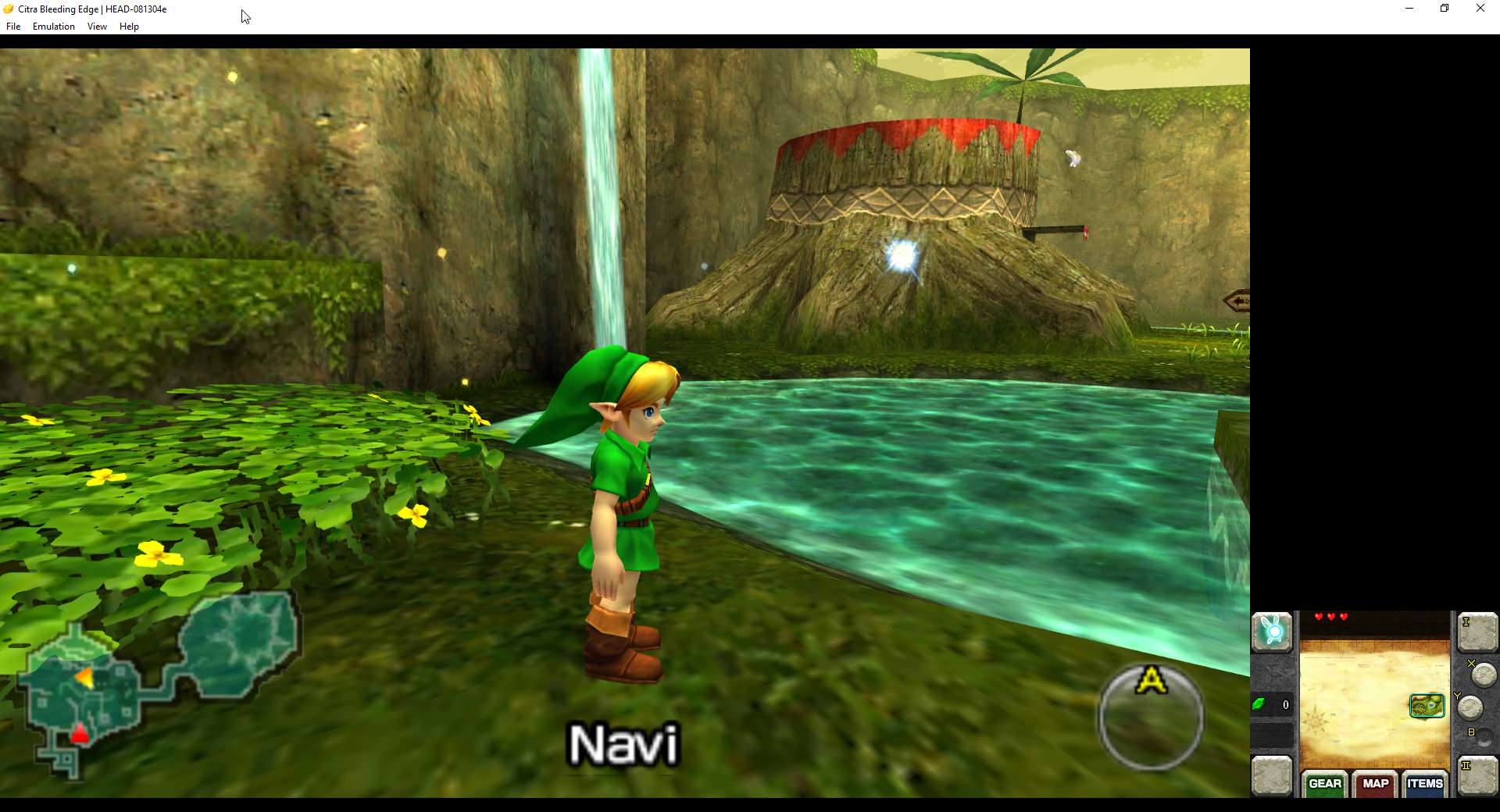1500x812 pixels.
Task: Click the heart meter on the touch screen
Action: pos(1331,616)
